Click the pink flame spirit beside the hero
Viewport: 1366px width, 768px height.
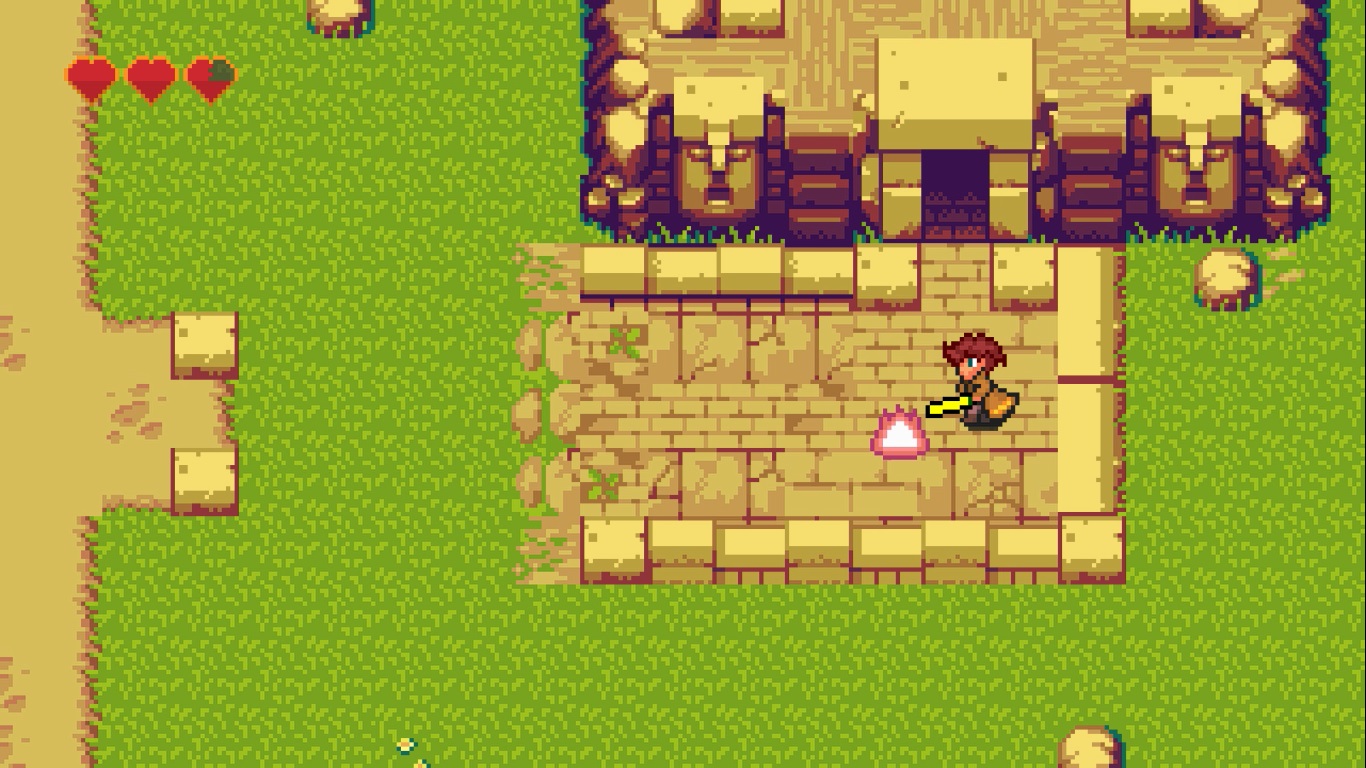point(897,435)
